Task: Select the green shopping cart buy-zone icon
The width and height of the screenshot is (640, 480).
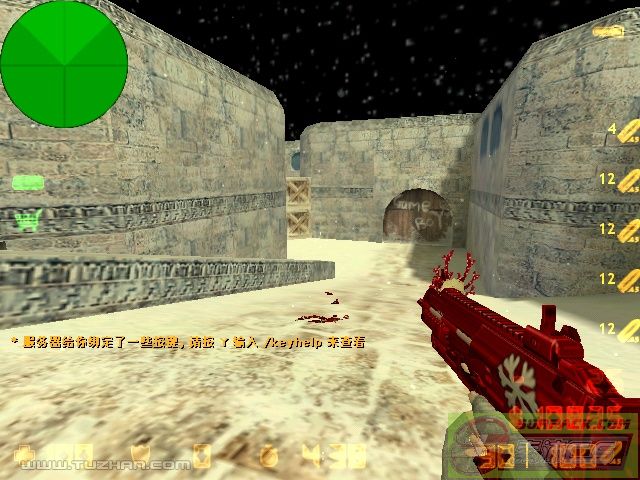Action: [x=28, y=220]
